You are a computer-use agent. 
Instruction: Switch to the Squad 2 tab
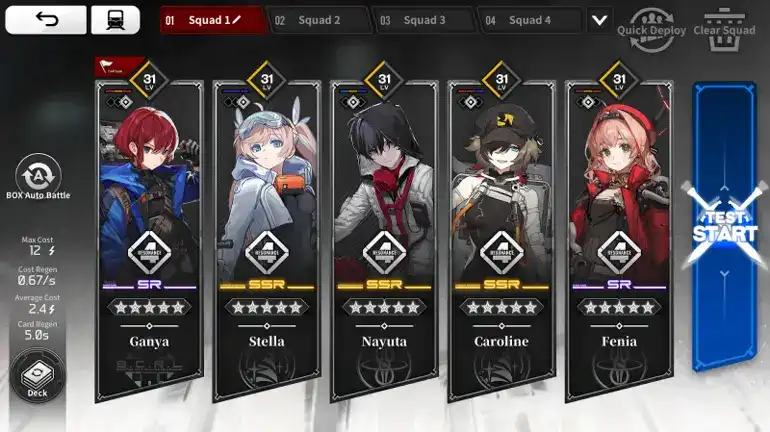click(318, 20)
